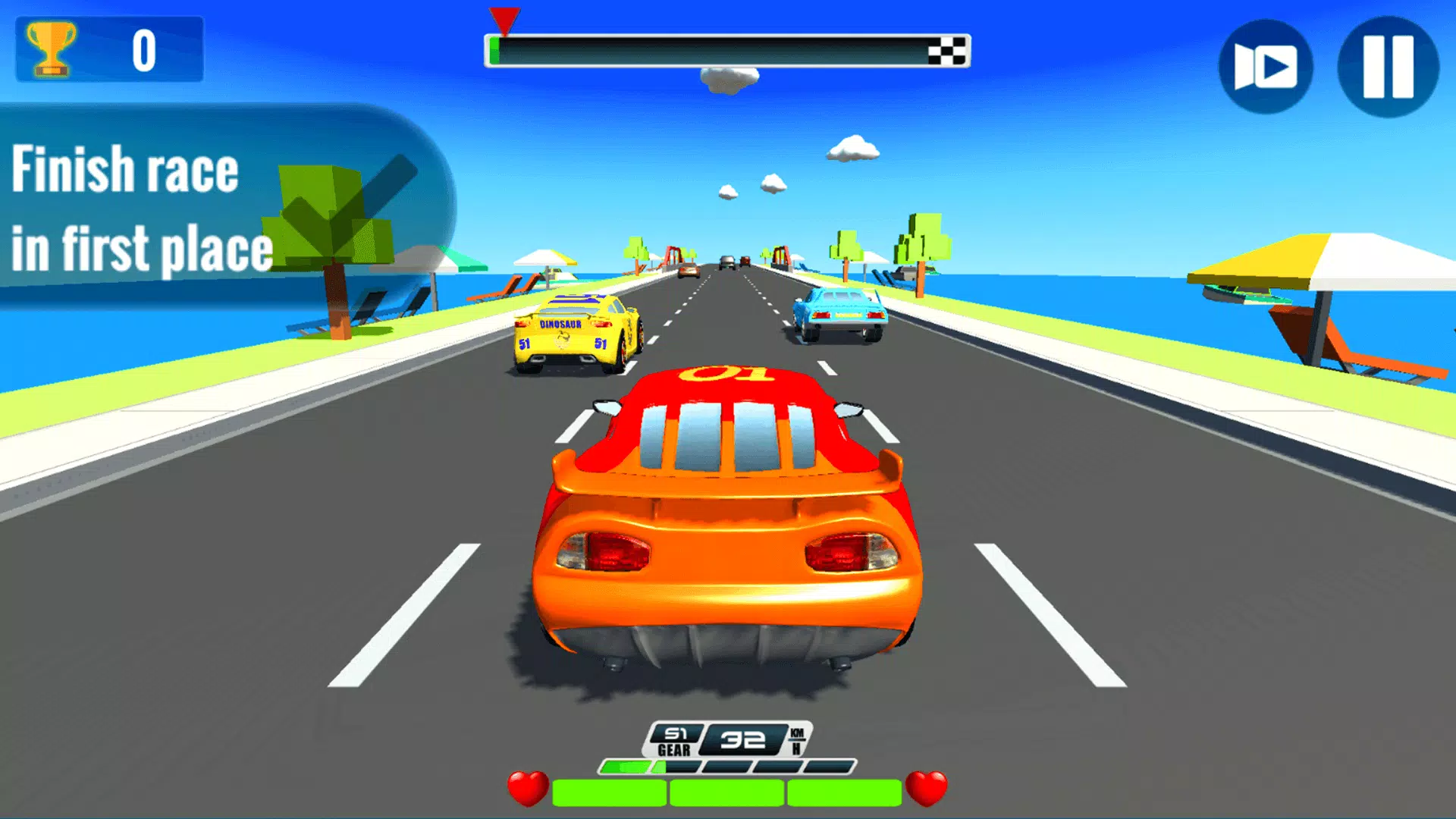This screenshot has height=819, width=1456.
Task: Click the trophy icon
Action: (x=51, y=48)
